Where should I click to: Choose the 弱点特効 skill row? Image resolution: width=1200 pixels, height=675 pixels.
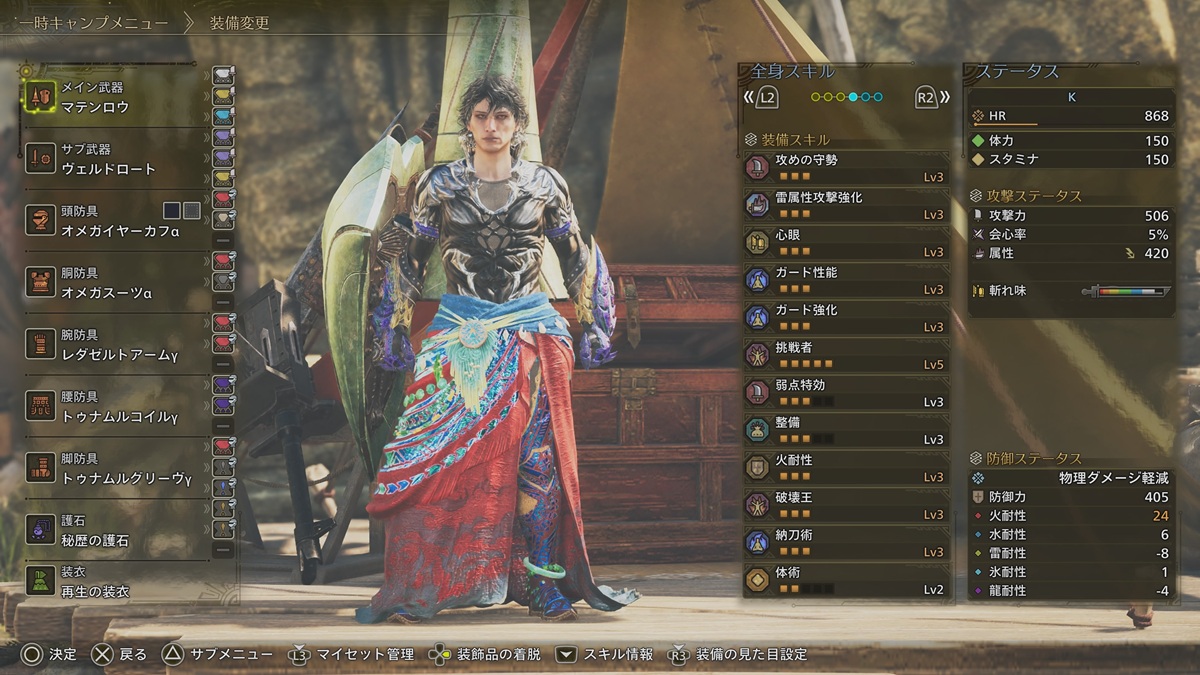(x=845, y=393)
